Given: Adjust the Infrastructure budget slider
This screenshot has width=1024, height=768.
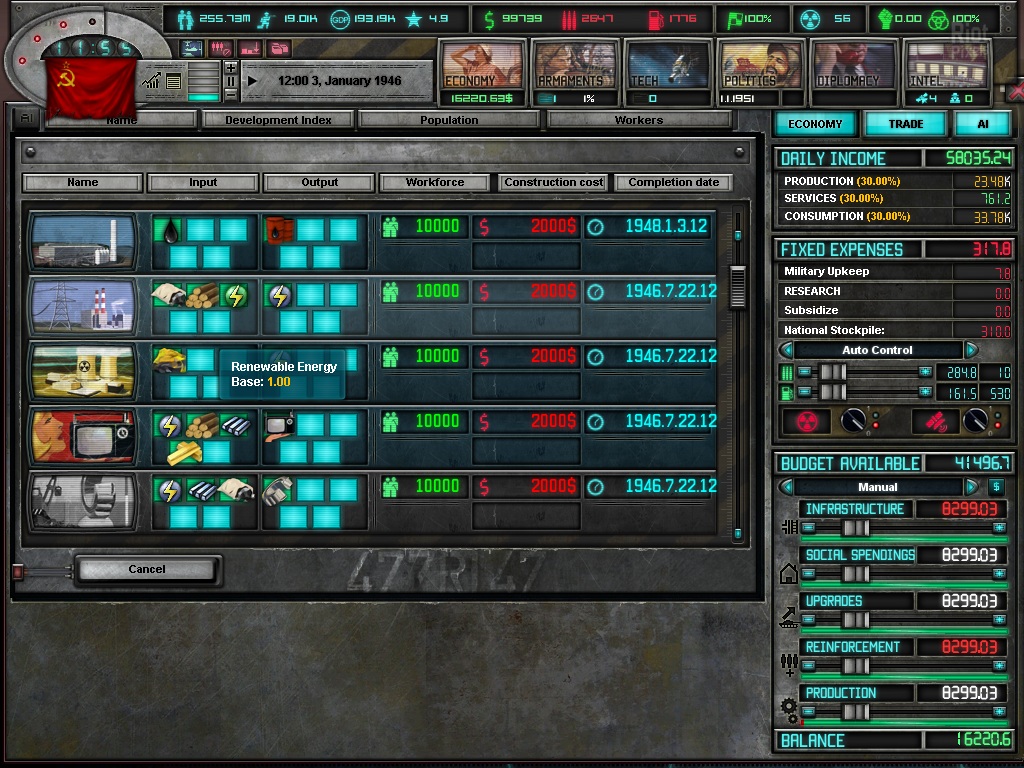Looking at the screenshot, I should (855, 528).
